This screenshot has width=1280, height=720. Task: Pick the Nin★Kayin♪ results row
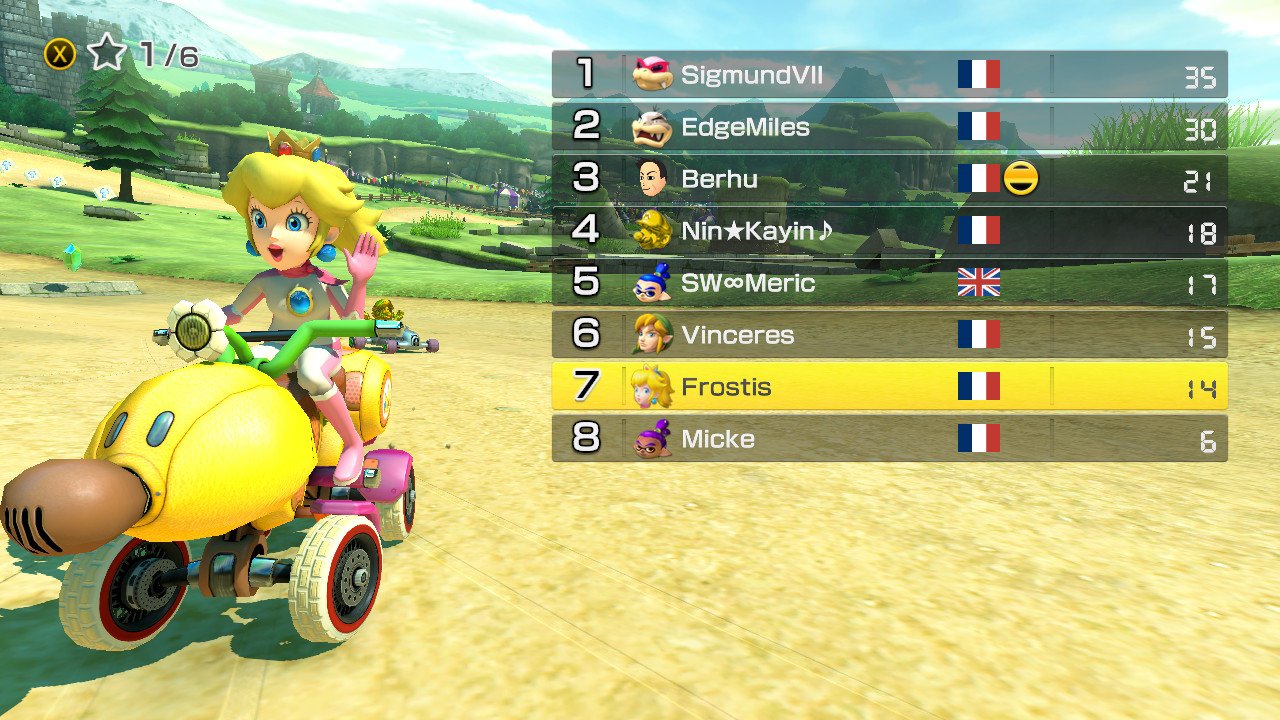[889, 231]
